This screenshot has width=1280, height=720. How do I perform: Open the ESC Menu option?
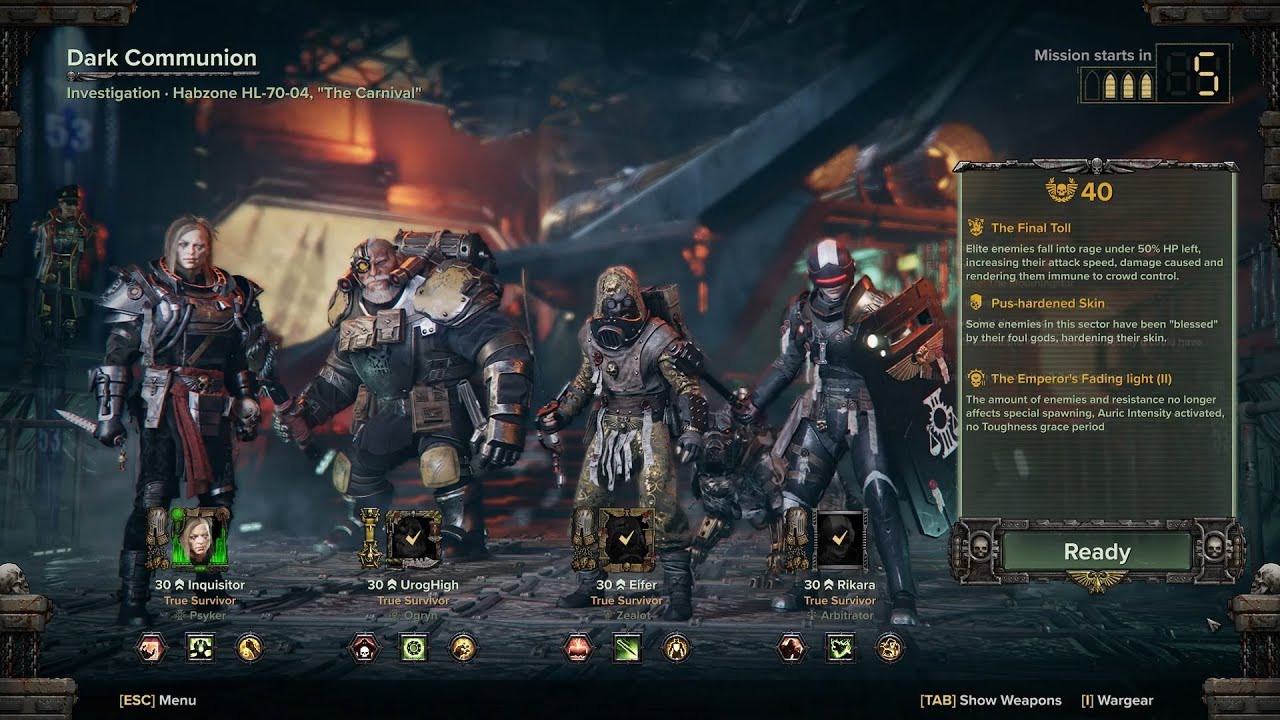coord(157,700)
